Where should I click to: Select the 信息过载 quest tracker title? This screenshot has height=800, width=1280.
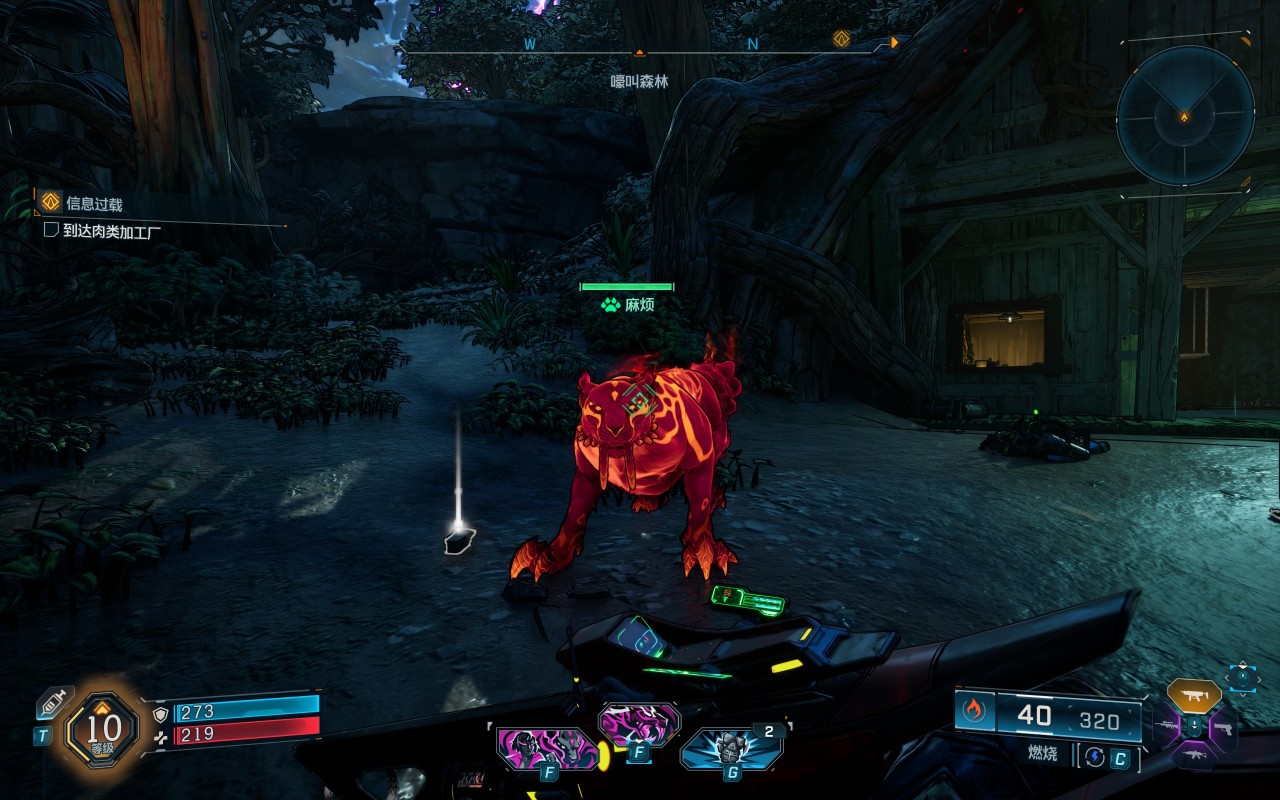tap(94, 204)
